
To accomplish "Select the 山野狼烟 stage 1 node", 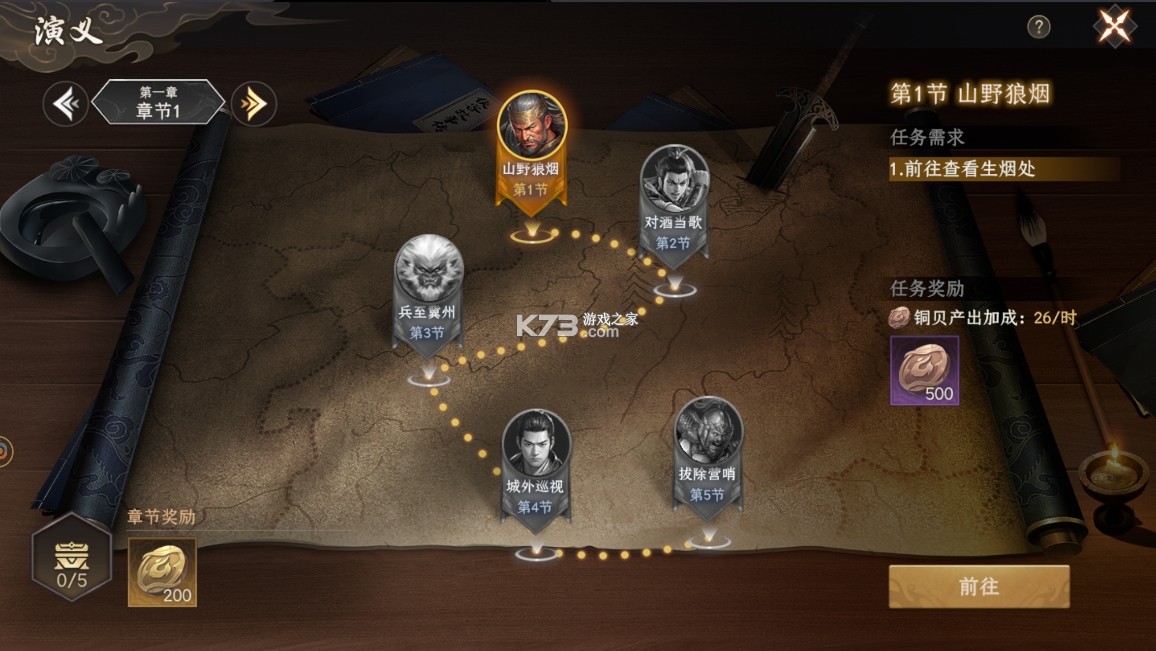I will coord(530,150).
